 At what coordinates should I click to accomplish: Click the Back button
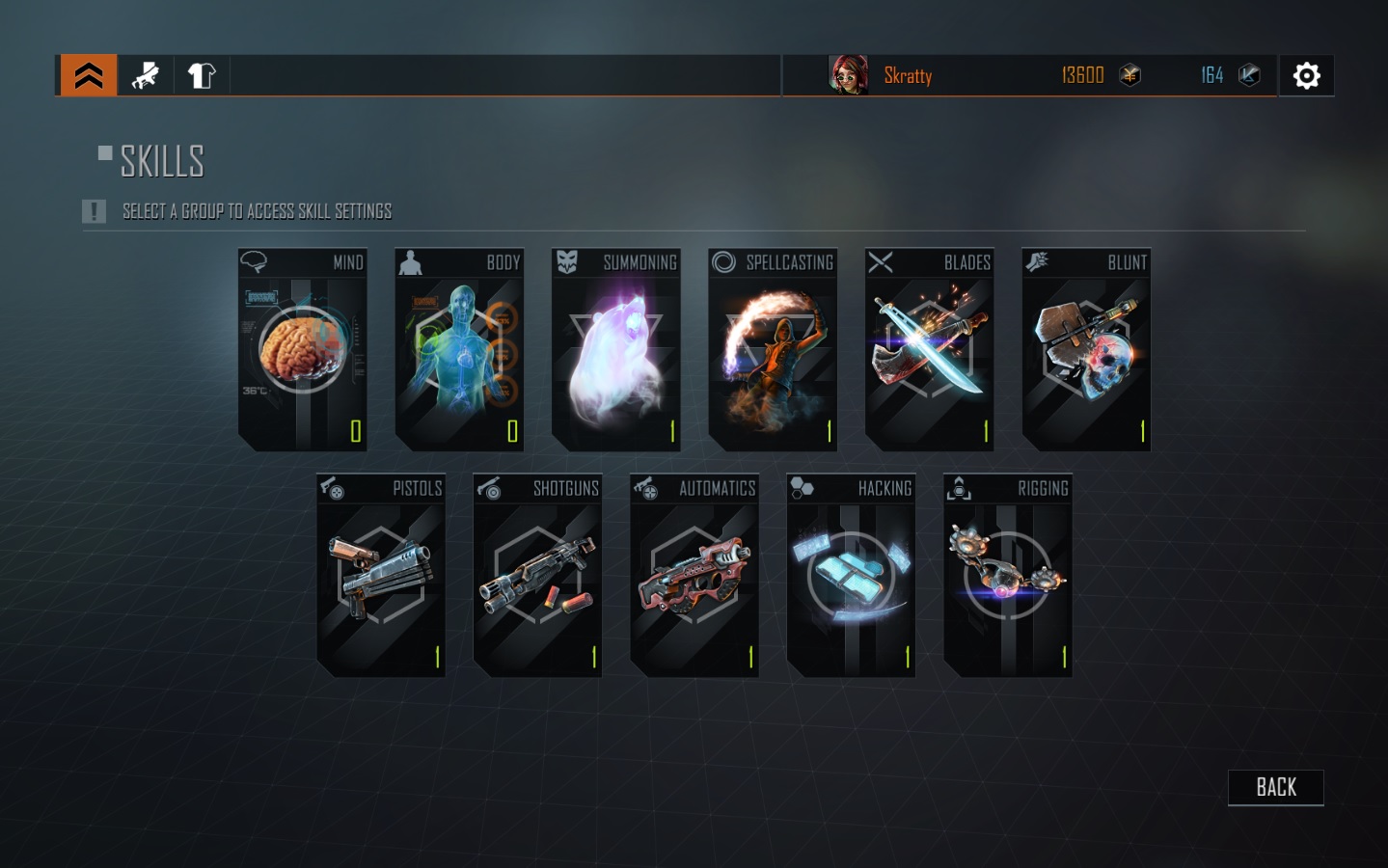(x=1275, y=788)
